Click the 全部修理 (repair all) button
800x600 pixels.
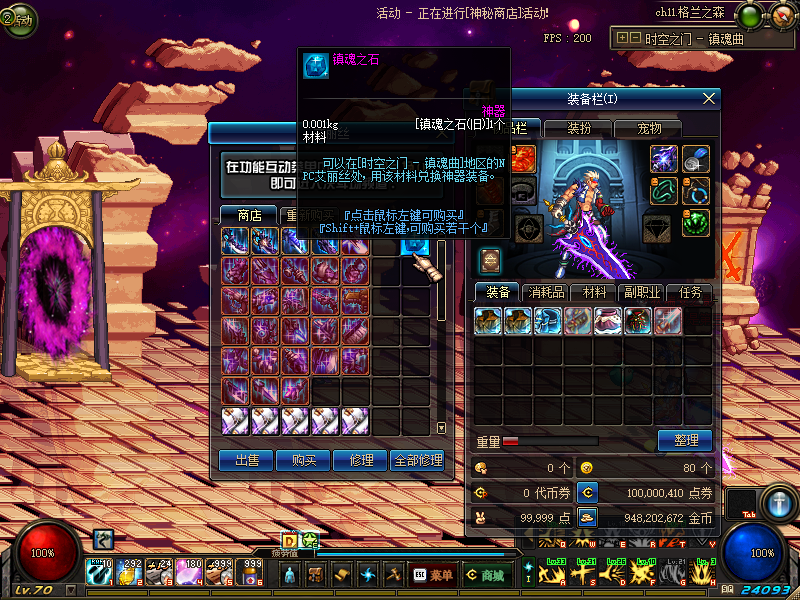(x=417, y=460)
